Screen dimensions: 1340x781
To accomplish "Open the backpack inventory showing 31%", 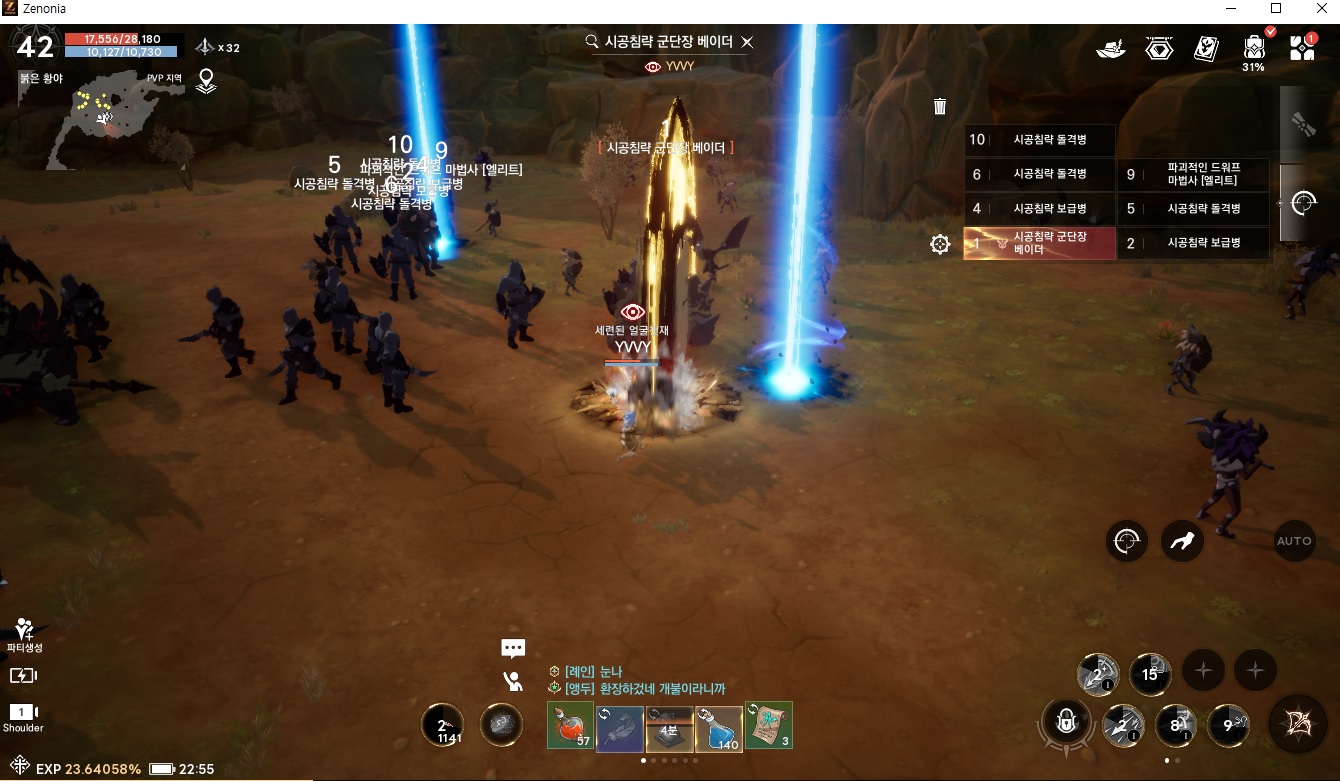I will [x=1253, y=49].
